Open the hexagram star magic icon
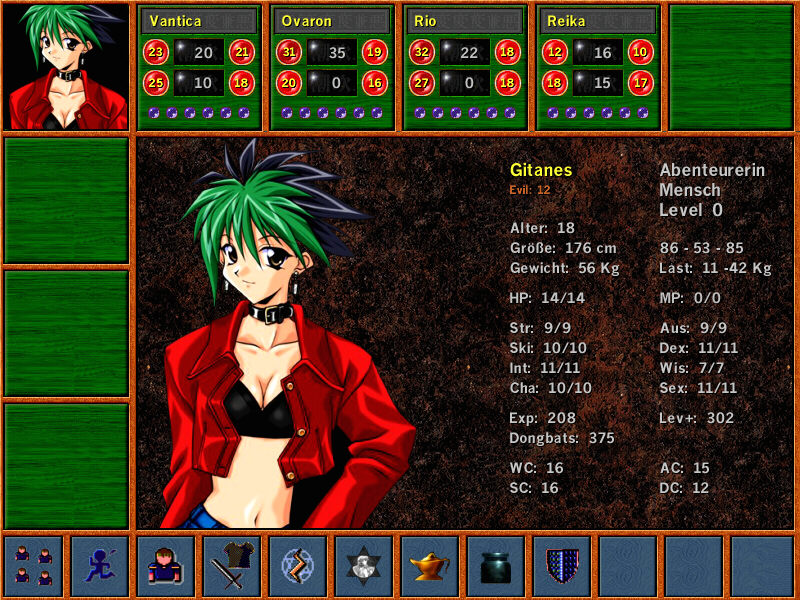The height and width of the screenshot is (600, 800). 364,566
